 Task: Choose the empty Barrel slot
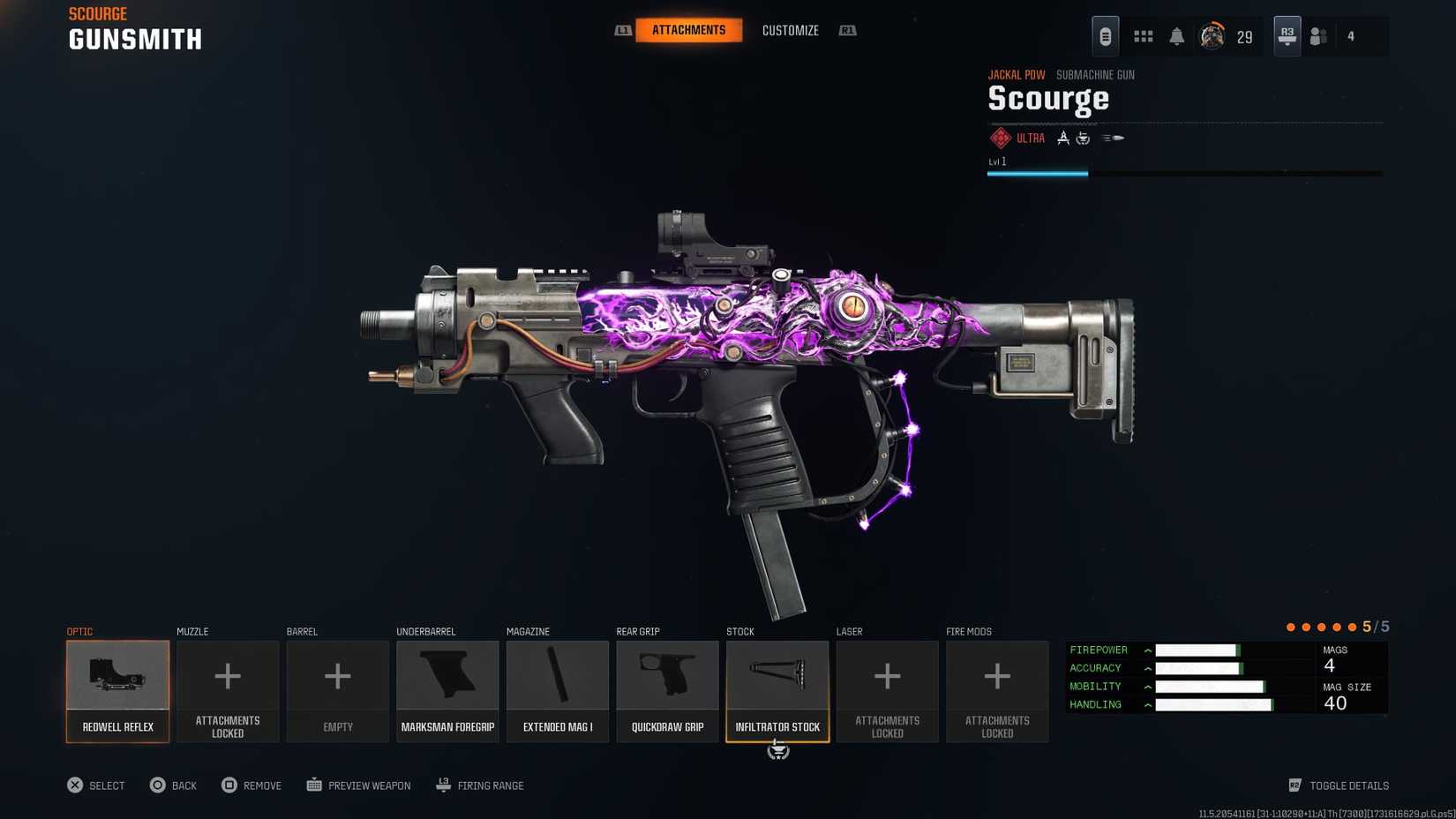click(337, 691)
